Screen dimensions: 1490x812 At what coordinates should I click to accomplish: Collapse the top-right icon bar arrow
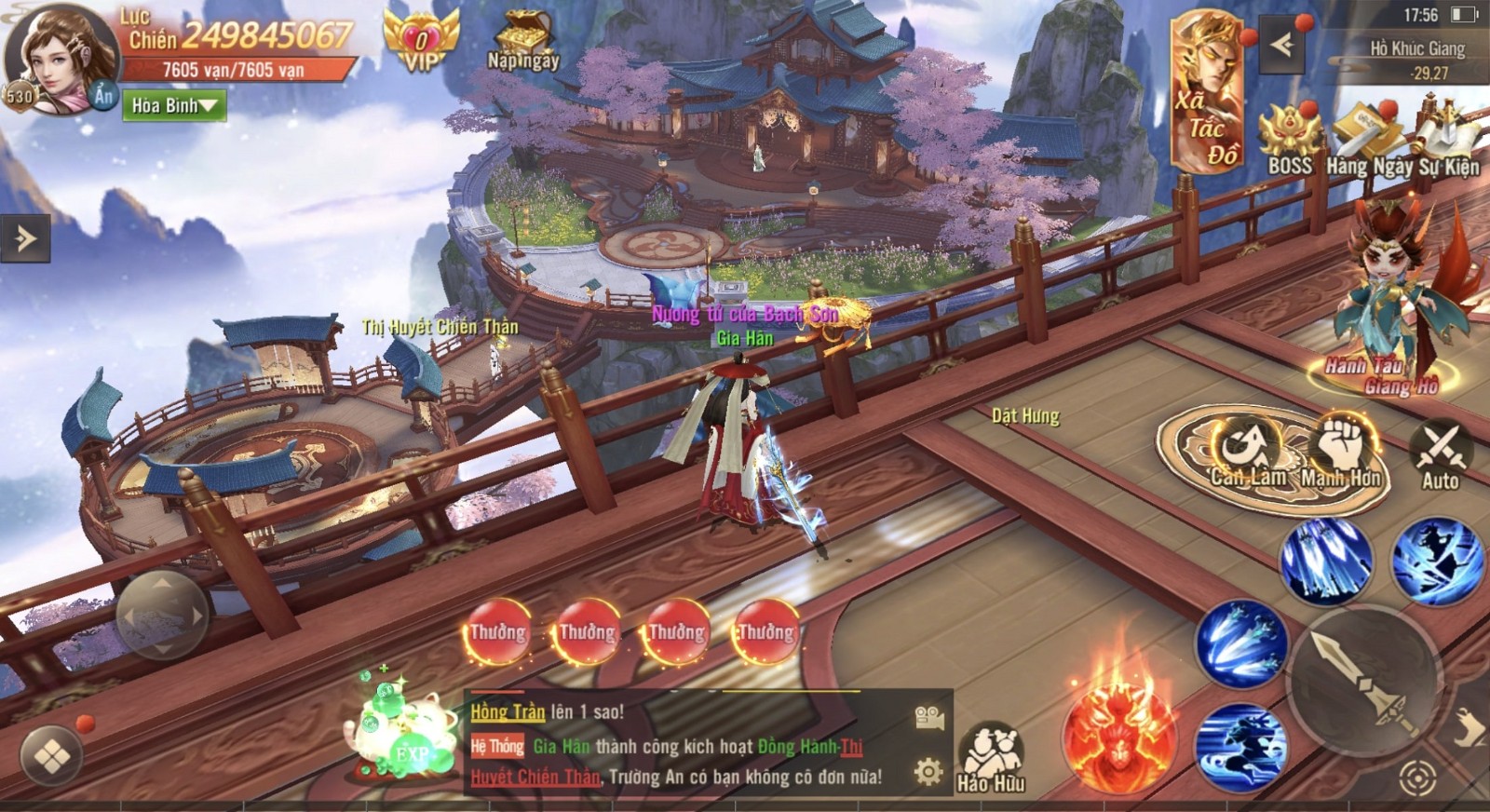tap(1281, 45)
